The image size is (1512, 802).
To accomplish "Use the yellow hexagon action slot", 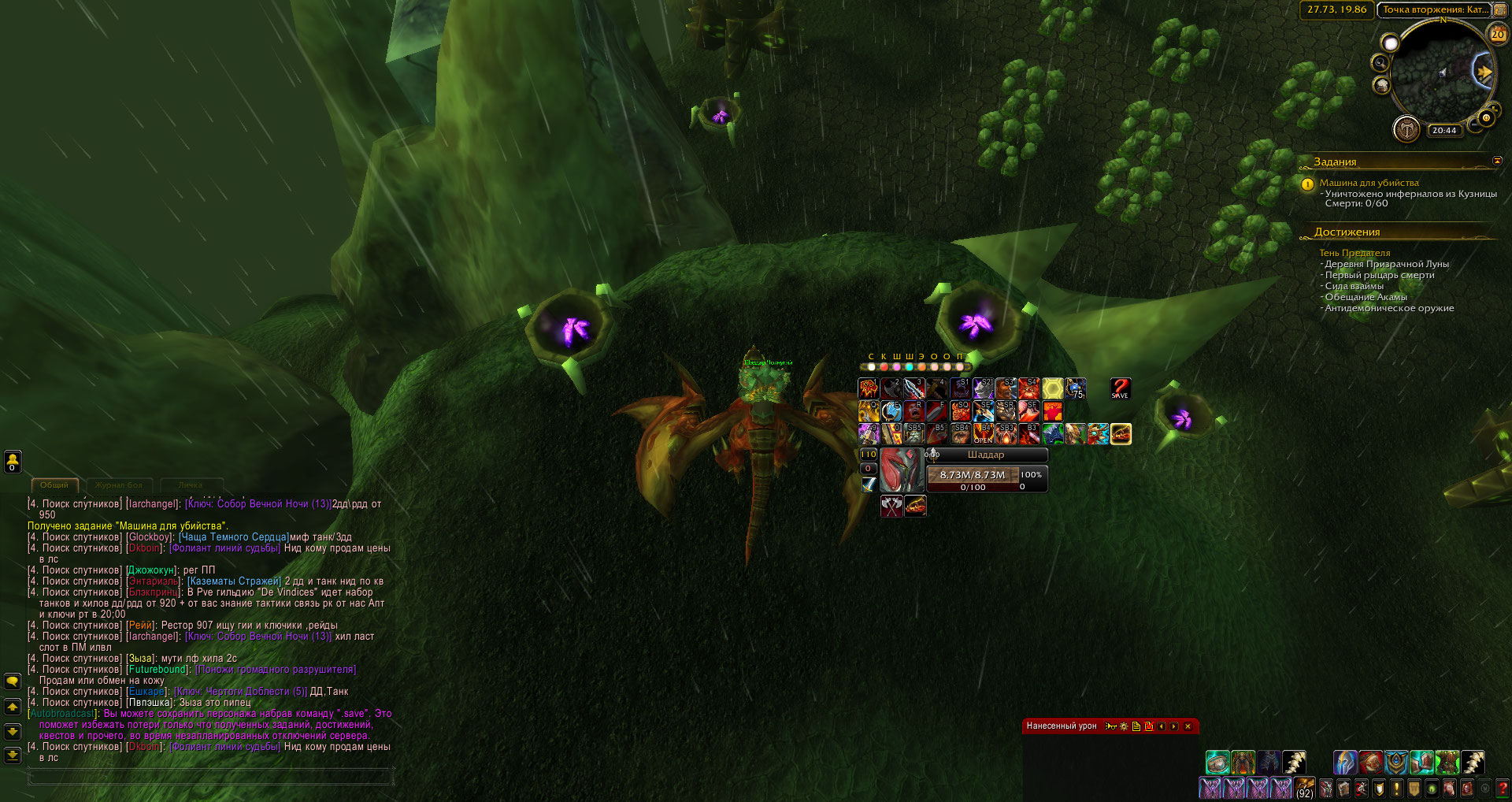I will coord(1052,388).
